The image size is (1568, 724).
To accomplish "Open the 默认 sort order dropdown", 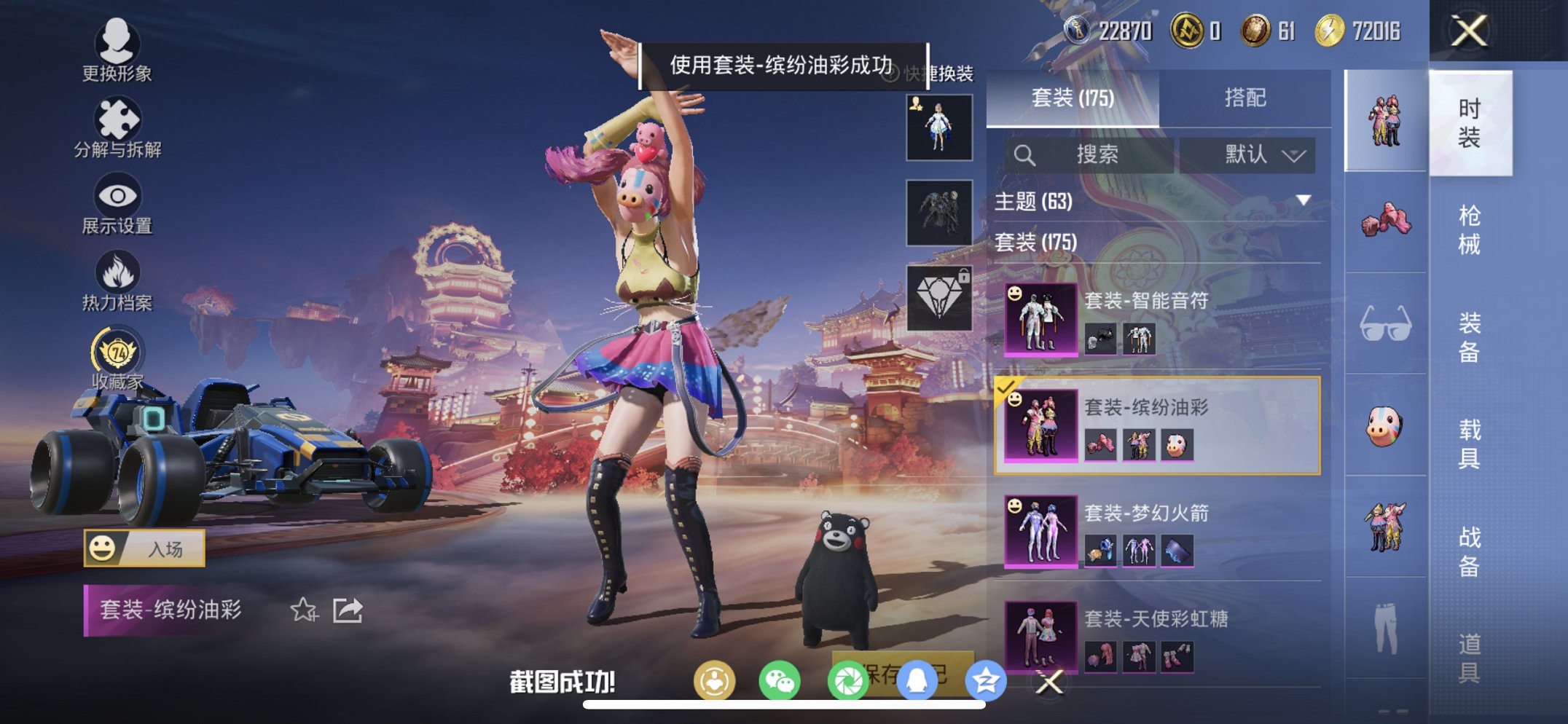I will point(1247,154).
